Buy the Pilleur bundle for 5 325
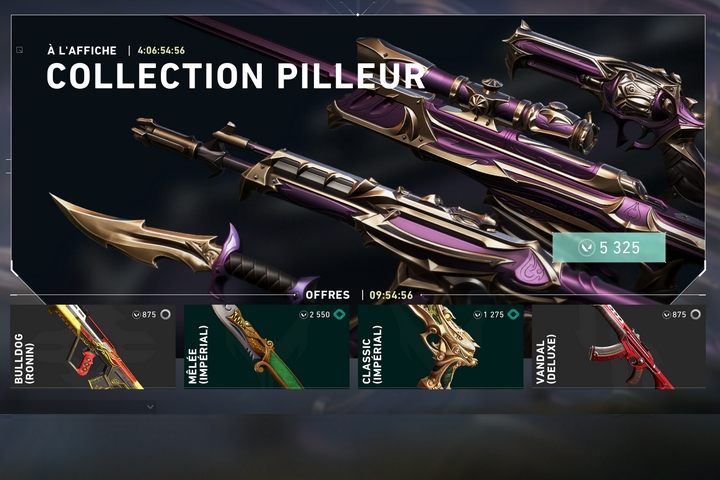Screen dimensions: 720x480 click(609, 247)
